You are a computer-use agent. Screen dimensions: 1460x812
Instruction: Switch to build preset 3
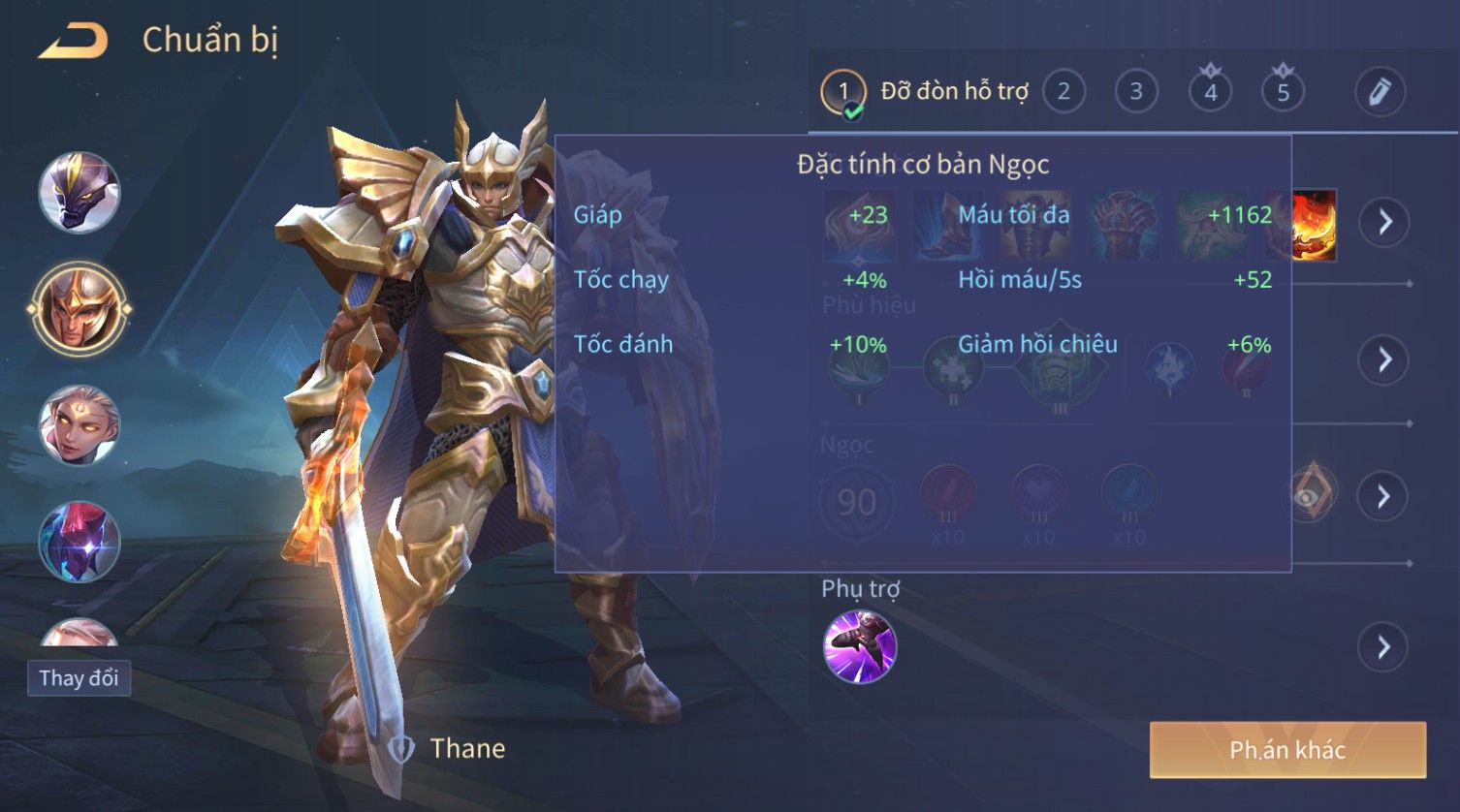(1135, 92)
